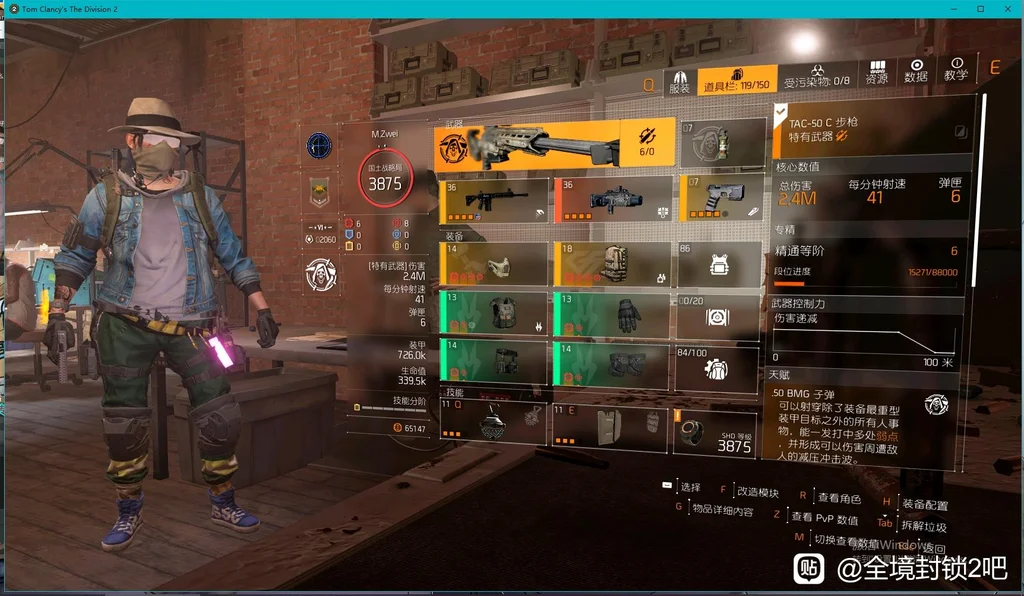Select the gloves gear slot
1024x596 pixels.
pos(611,313)
